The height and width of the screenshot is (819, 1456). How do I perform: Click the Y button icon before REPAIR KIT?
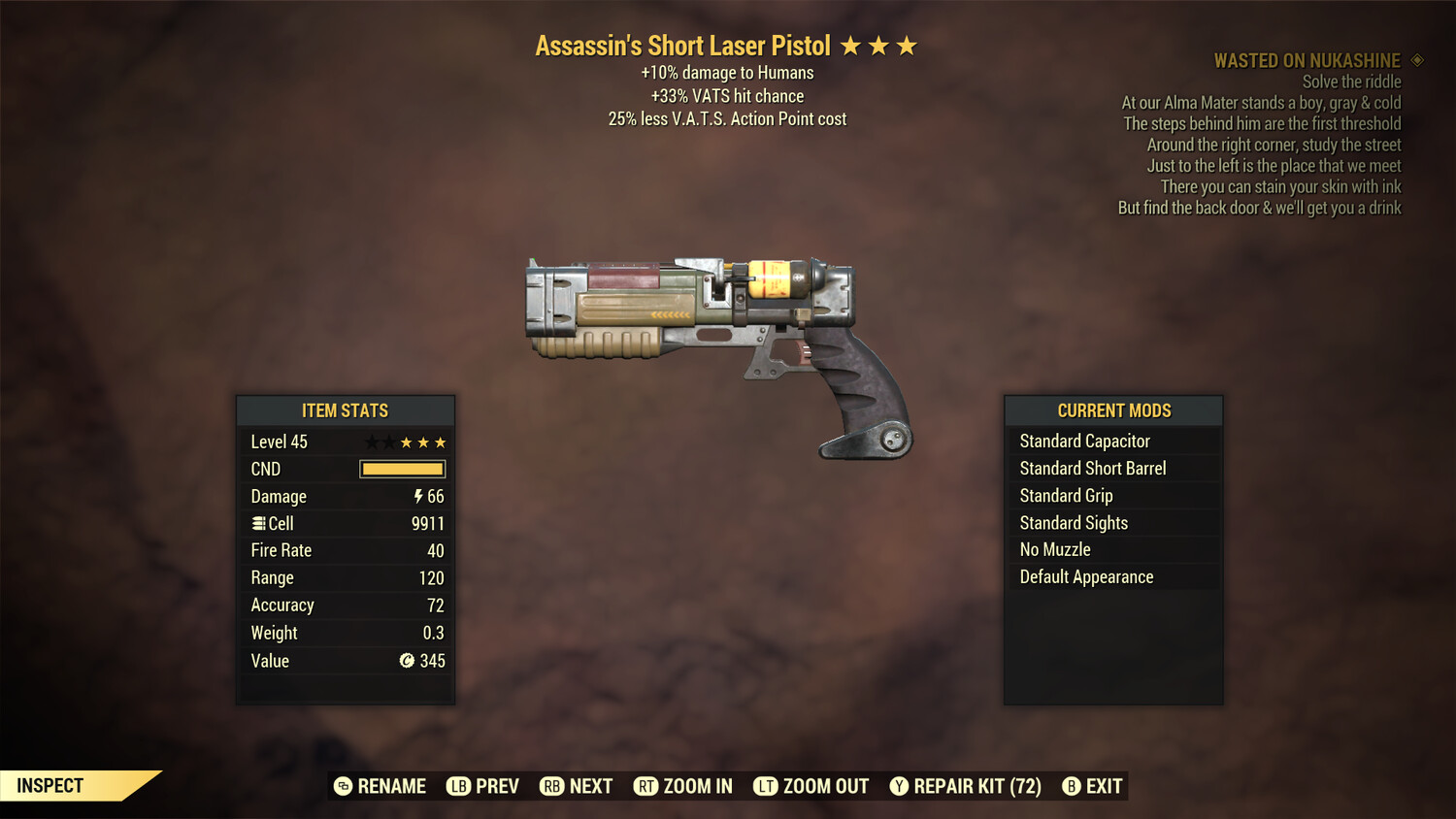[898, 786]
